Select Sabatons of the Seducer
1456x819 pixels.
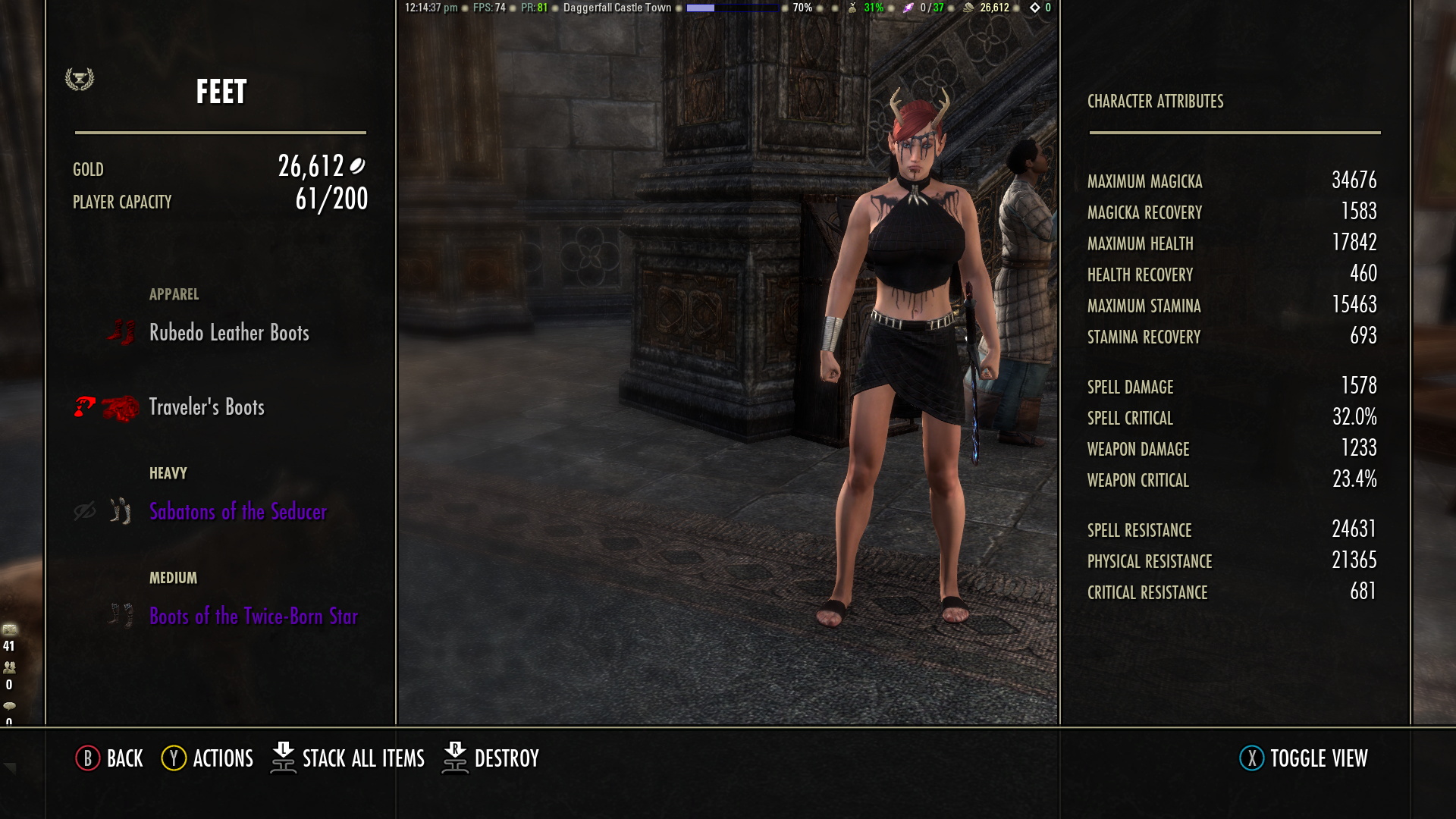click(237, 512)
